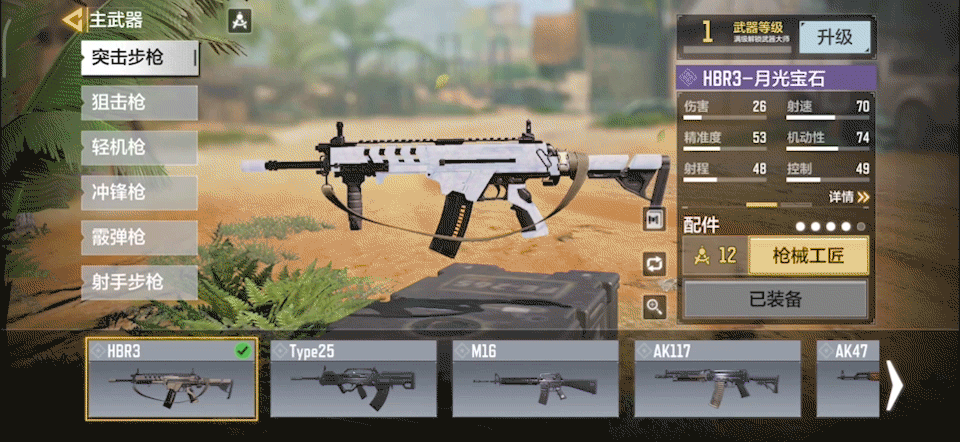Select the 突击步枪 category tab
This screenshot has height=442, width=960.
click(139, 57)
